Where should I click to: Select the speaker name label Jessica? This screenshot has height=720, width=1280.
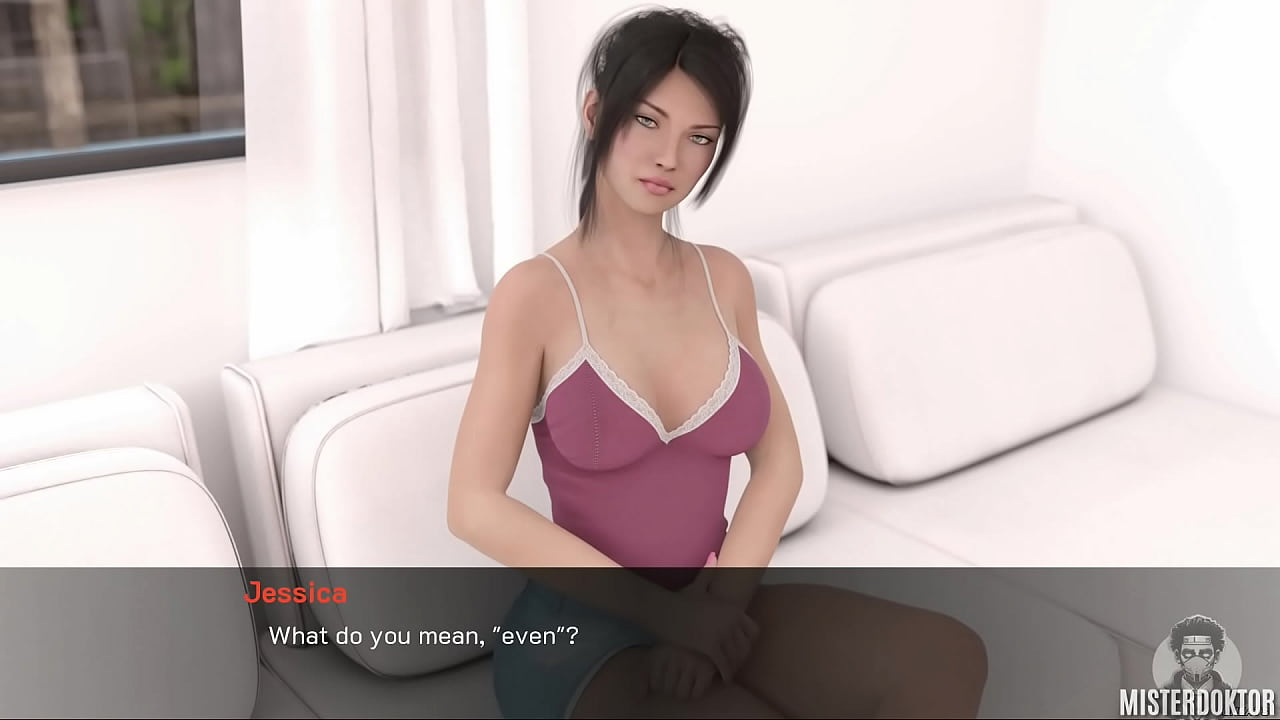tap(295, 593)
